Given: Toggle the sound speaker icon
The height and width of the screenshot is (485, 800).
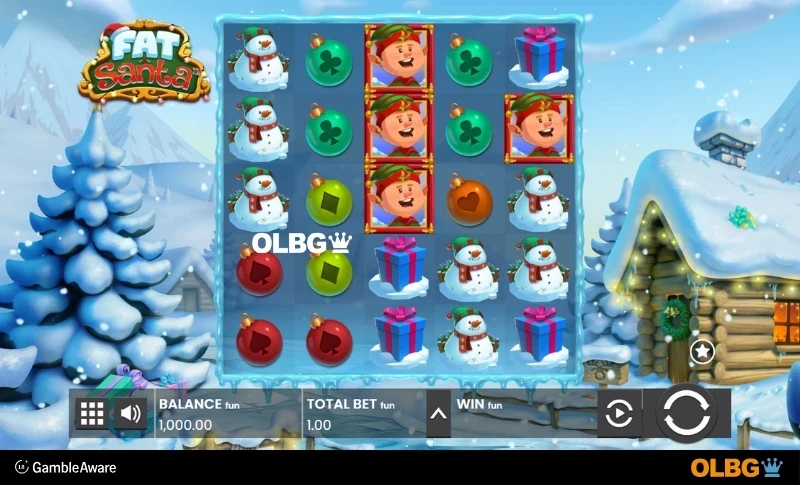Looking at the screenshot, I should (x=130, y=413).
